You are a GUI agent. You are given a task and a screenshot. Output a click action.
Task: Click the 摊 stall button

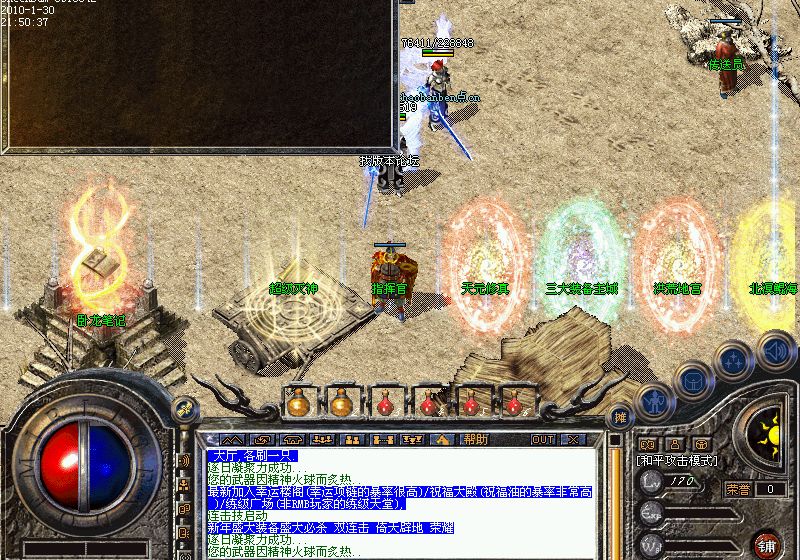point(621,416)
